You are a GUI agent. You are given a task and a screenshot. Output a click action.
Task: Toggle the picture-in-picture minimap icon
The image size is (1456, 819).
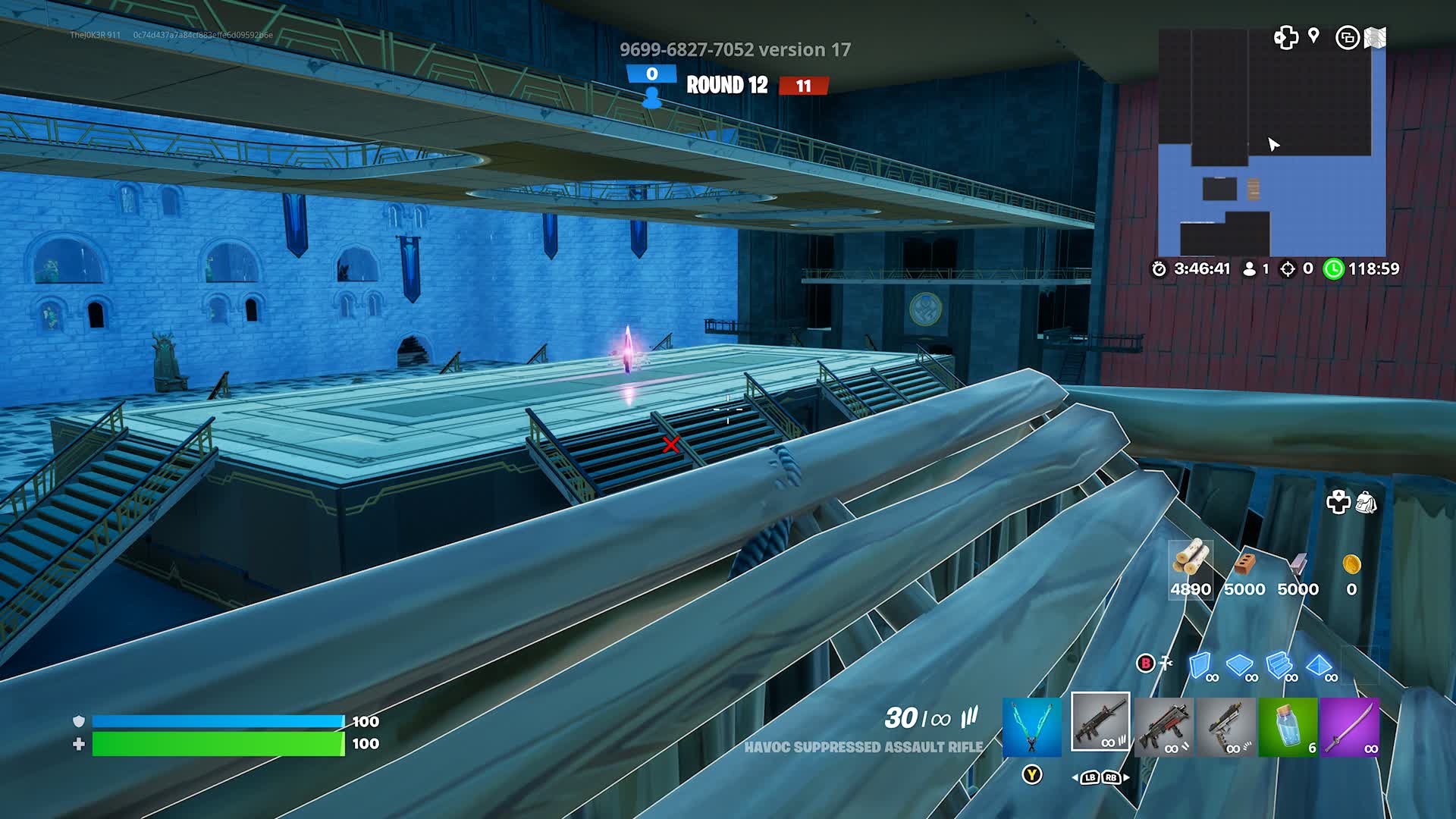coord(1348,36)
